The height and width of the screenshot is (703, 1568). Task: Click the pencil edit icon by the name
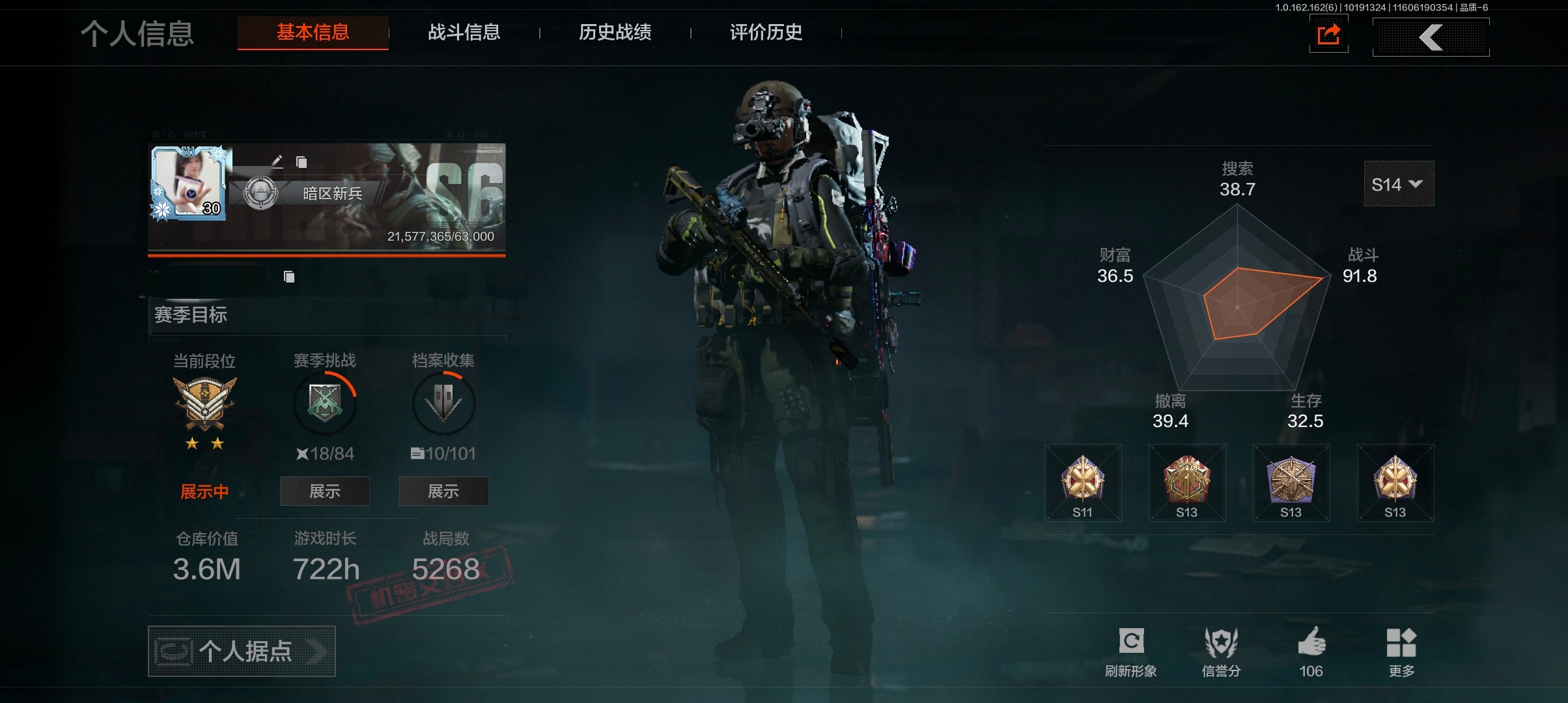pyautogui.click(x=277, y=161)
